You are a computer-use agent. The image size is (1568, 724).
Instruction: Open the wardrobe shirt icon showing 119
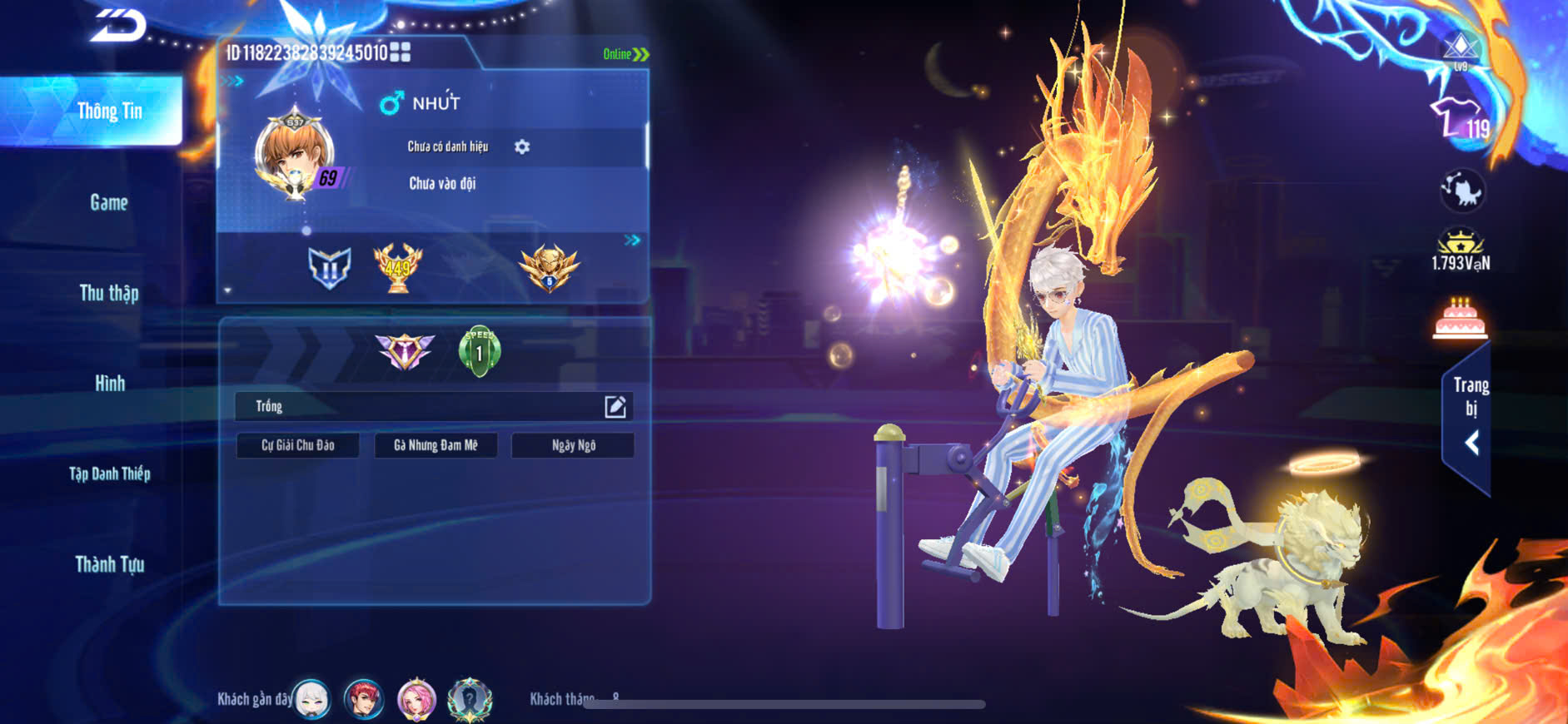[x=1458, y=120]
